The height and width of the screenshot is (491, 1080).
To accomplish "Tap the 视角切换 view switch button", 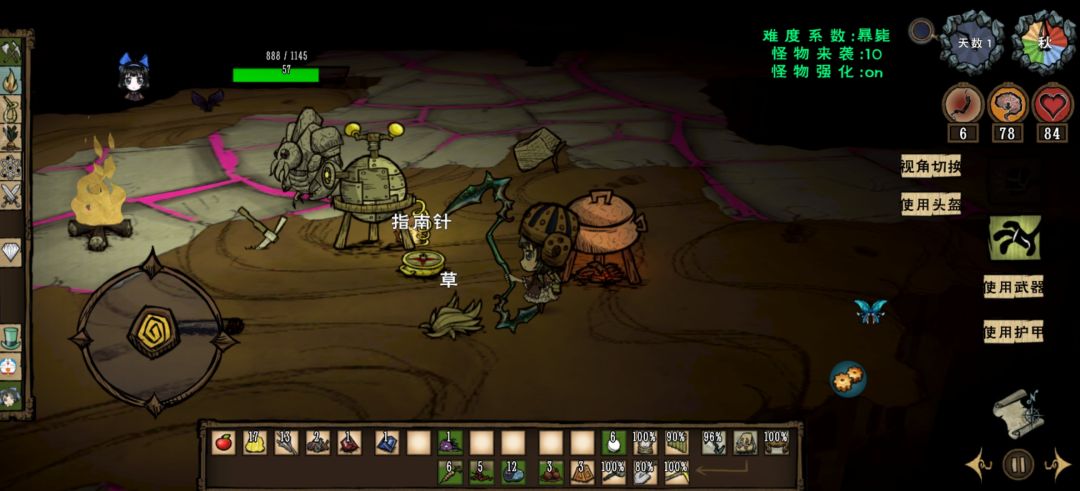I will tap(930, 167).
